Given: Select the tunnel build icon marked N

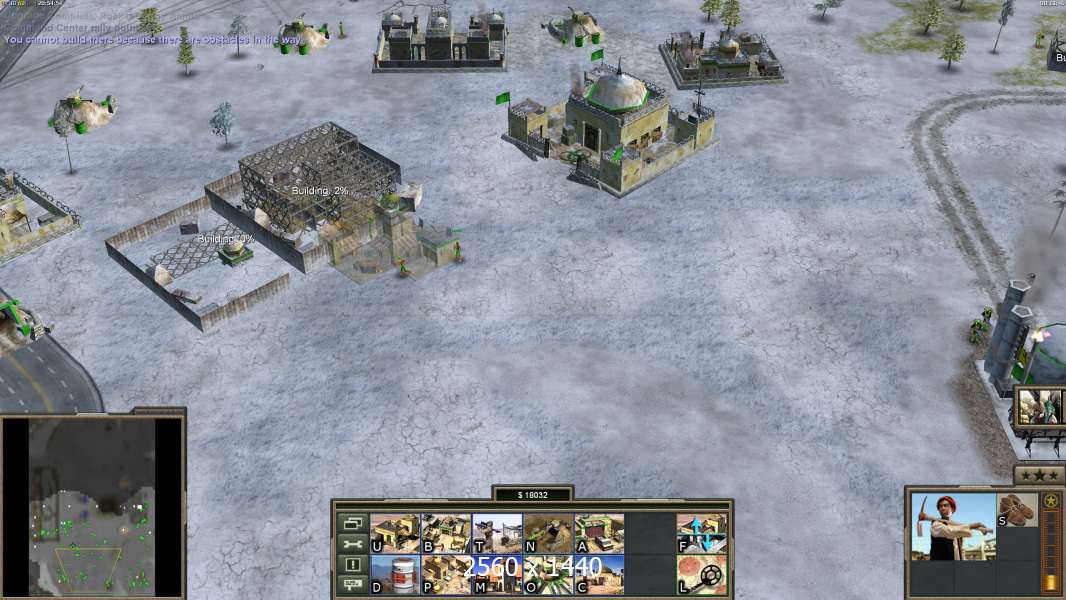Looking at the screenshot, I should tap(548, 534).
